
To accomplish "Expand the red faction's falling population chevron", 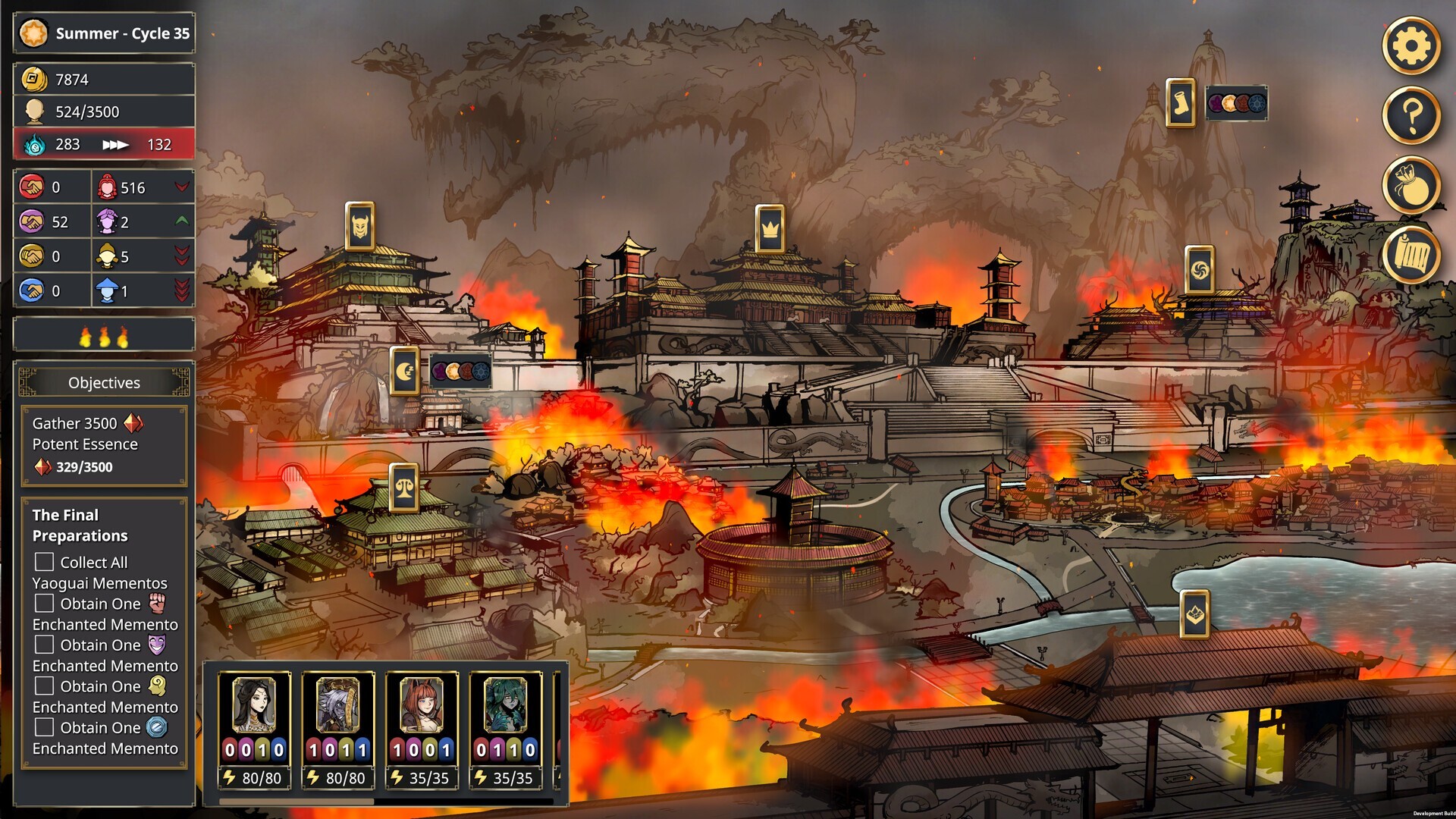I will coord(180,187).
